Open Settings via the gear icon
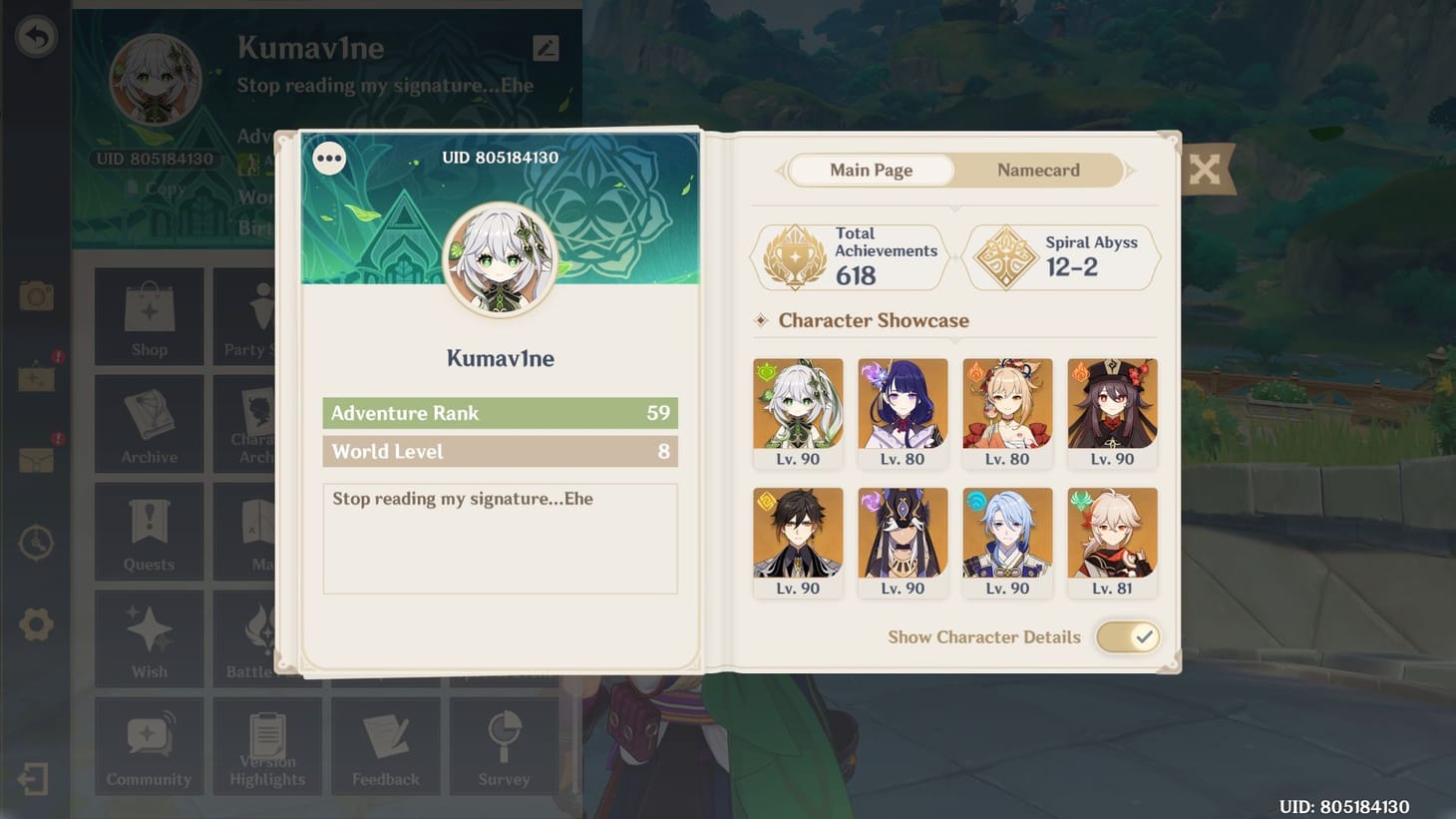The height and width of the screenshot is (819, 1456). coord(36,623)
